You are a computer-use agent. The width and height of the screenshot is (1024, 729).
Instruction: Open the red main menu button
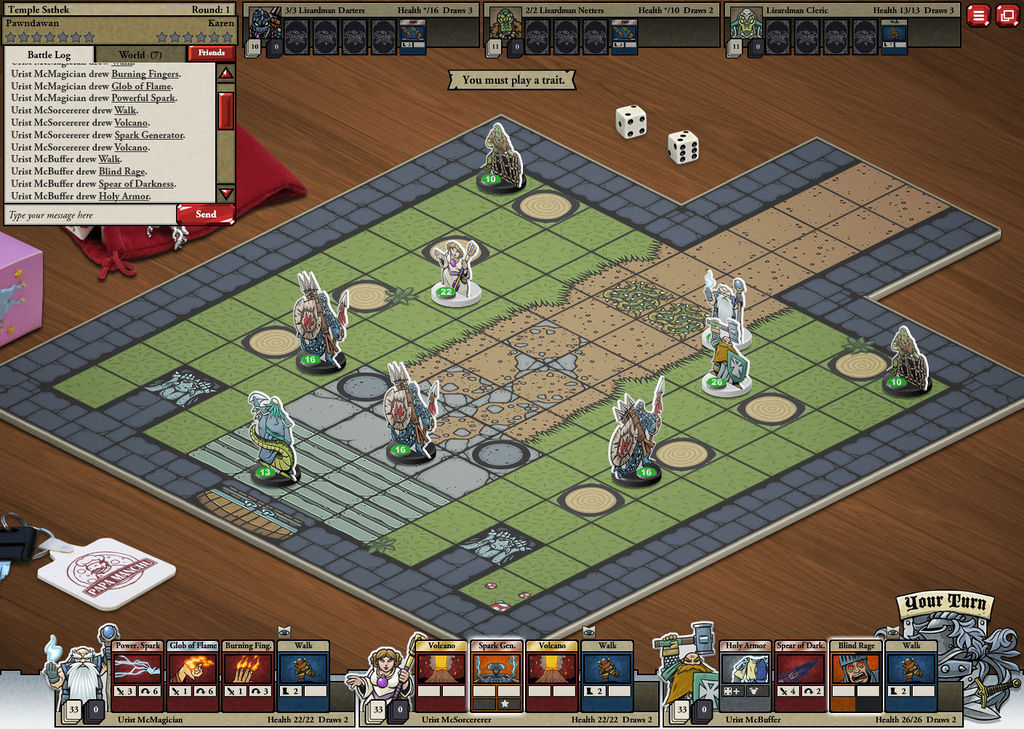(978, 15)
